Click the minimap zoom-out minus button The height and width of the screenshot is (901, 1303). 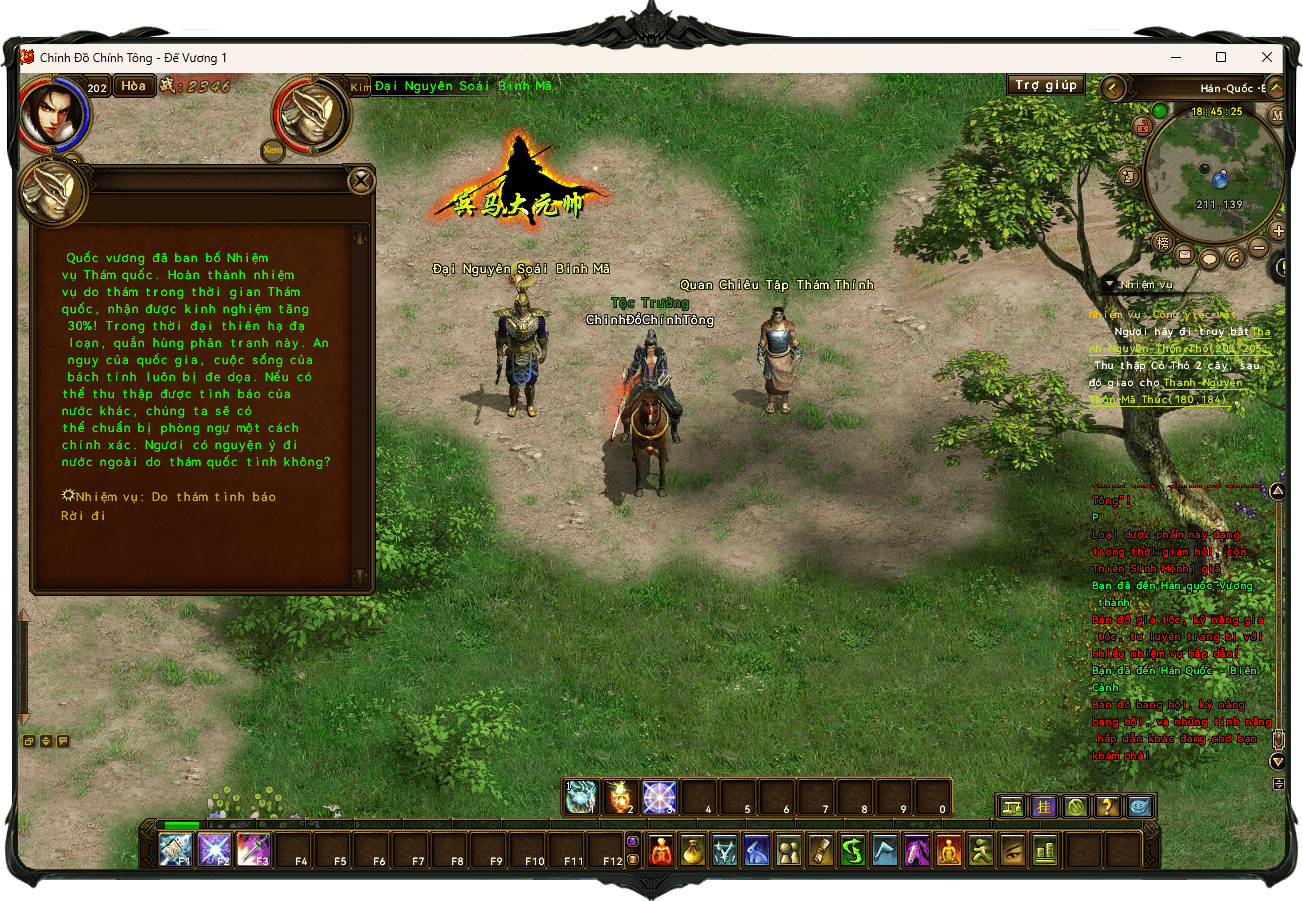pyautogui.click(x=1259, y=248)
